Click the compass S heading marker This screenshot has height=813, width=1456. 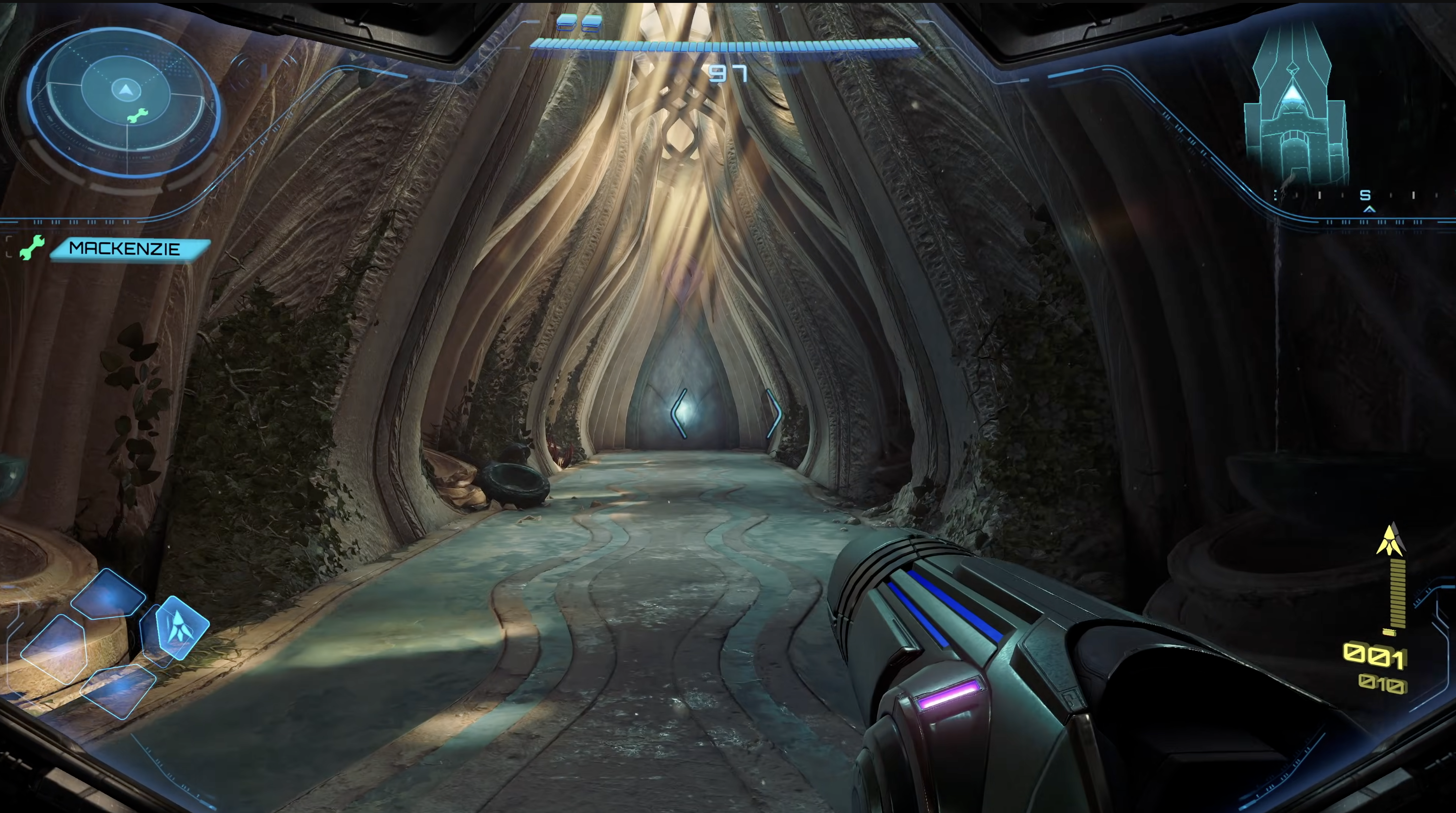pos(1365,196)
